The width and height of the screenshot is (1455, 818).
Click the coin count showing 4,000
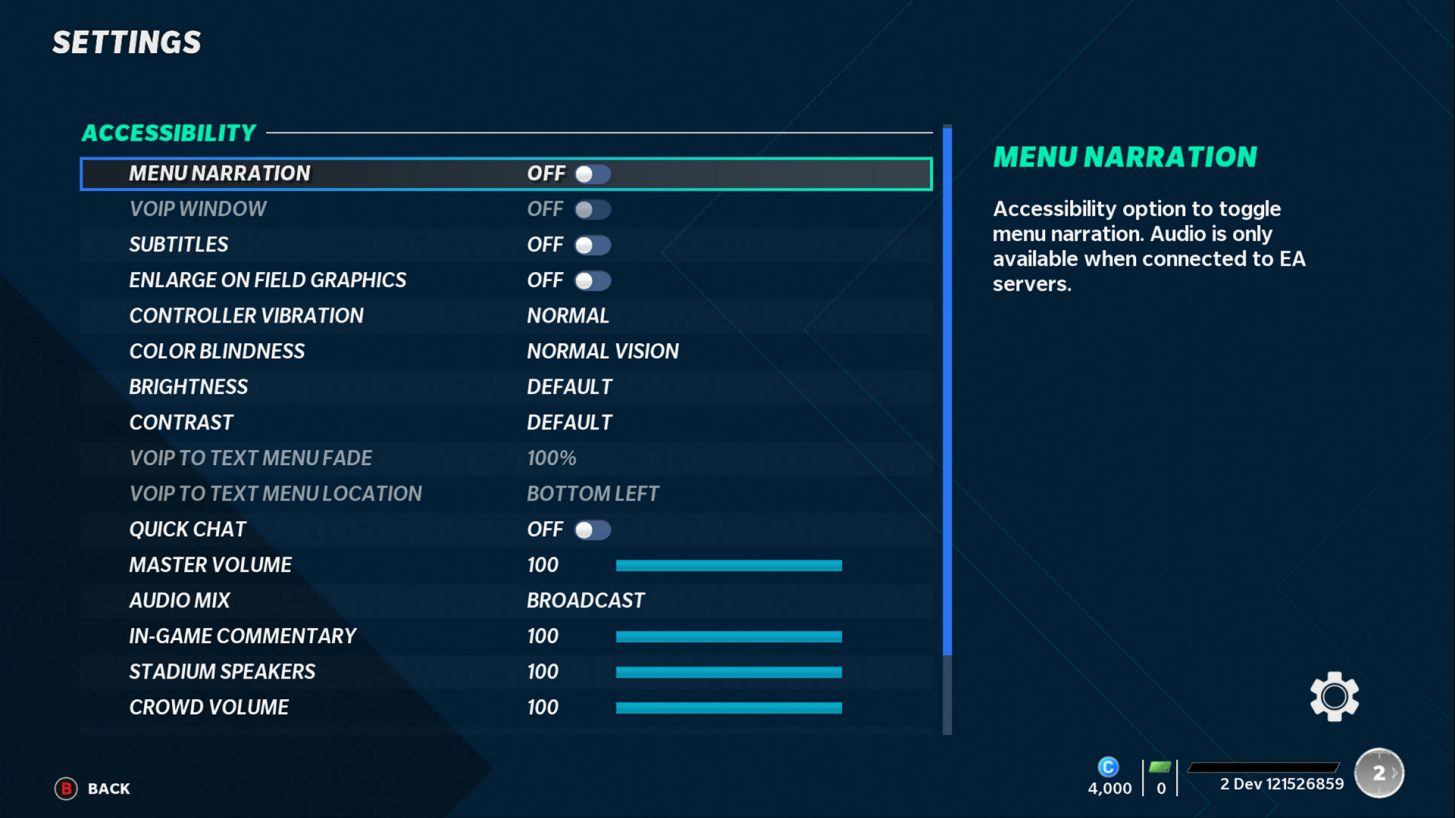coord(1109,788)
